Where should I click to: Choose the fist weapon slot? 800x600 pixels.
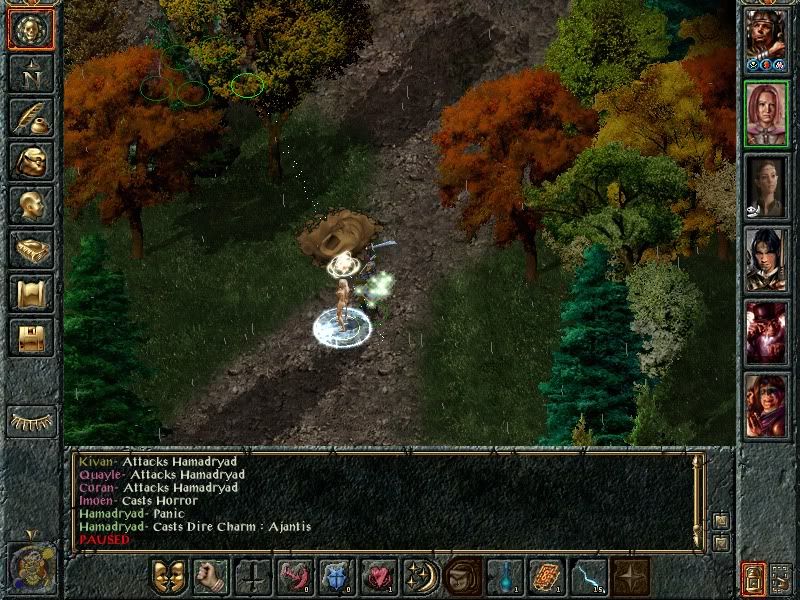(211, 577)
